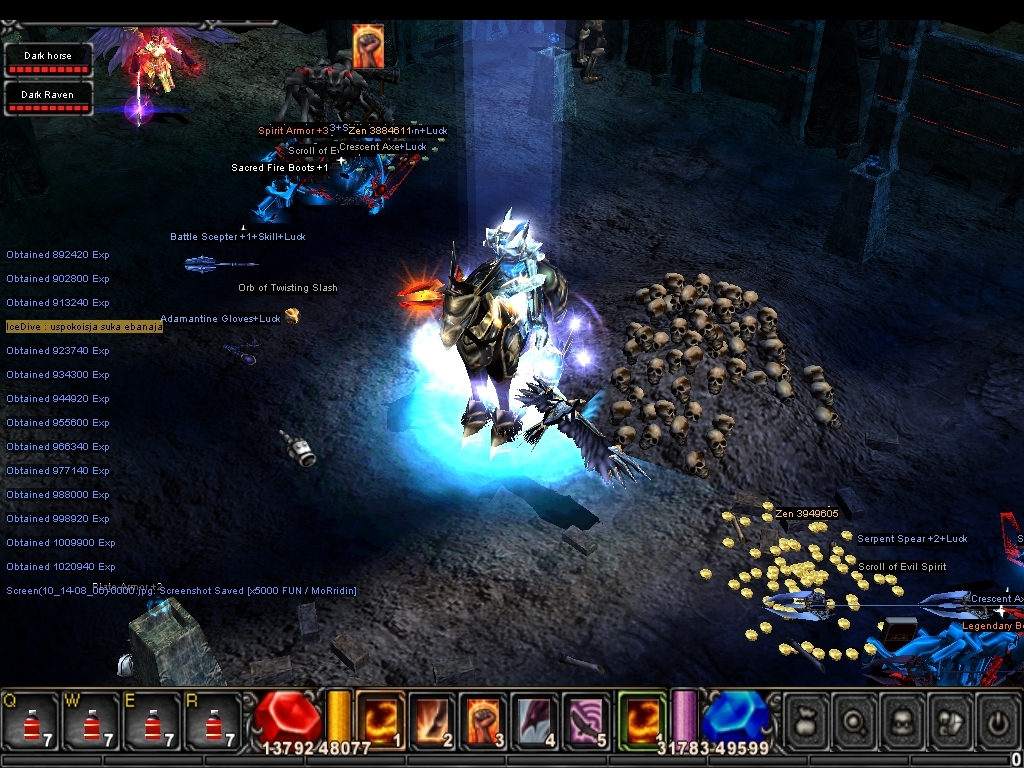This screenshot has width=1024, height=768.
Task: Use the potion in the Q slot
Action: [30, 720]
